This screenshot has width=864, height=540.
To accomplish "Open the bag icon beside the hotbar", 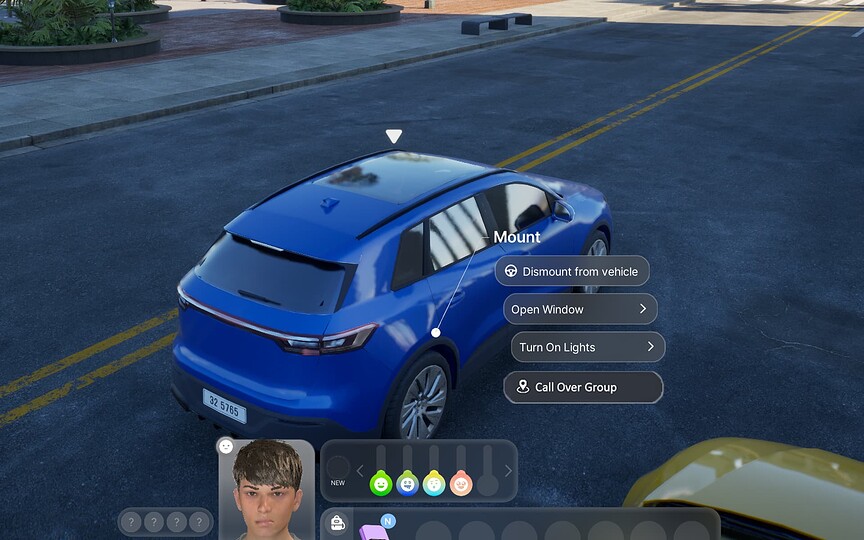I will (338, 524).
